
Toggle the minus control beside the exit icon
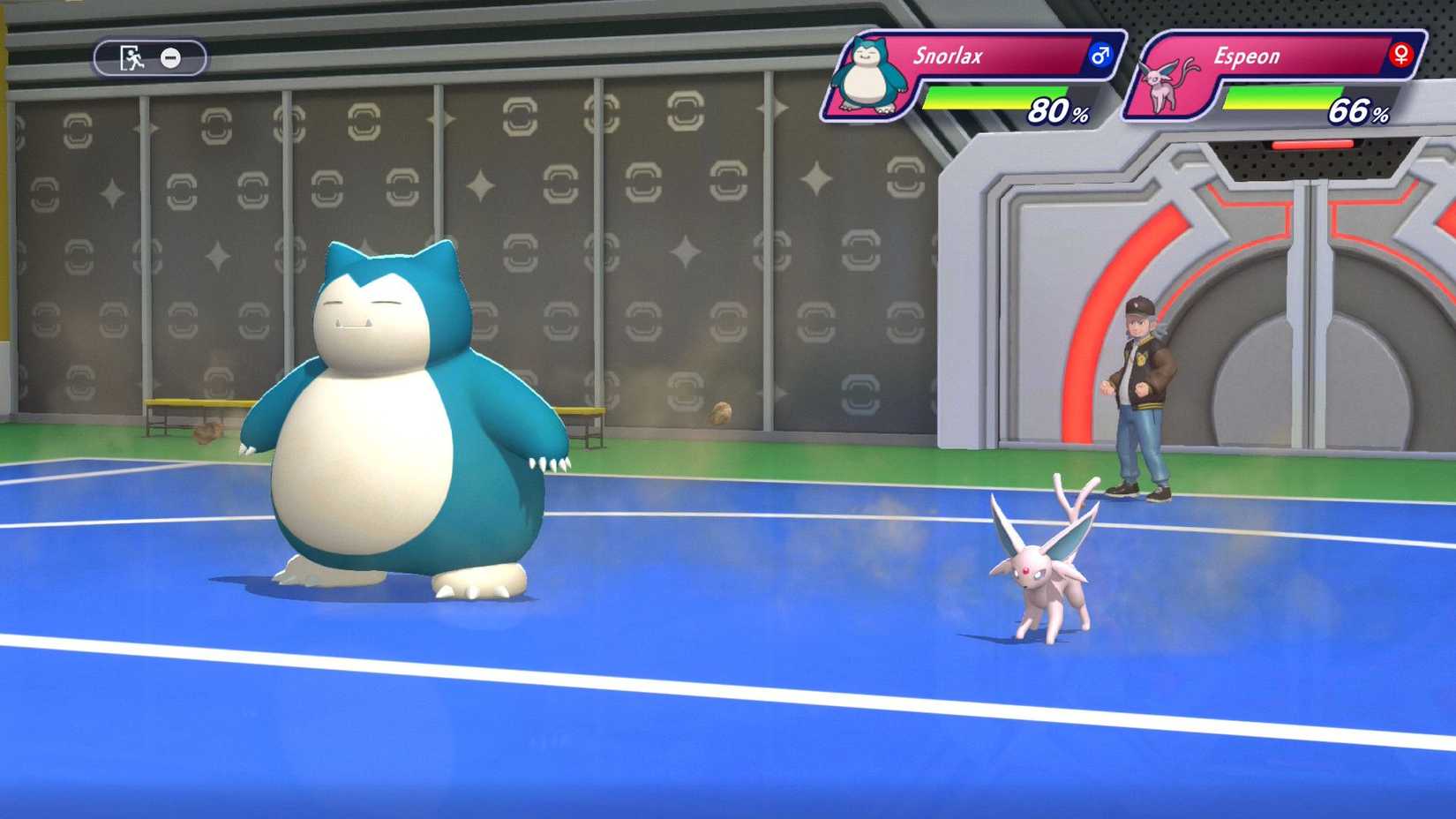[x=169, y=56]
